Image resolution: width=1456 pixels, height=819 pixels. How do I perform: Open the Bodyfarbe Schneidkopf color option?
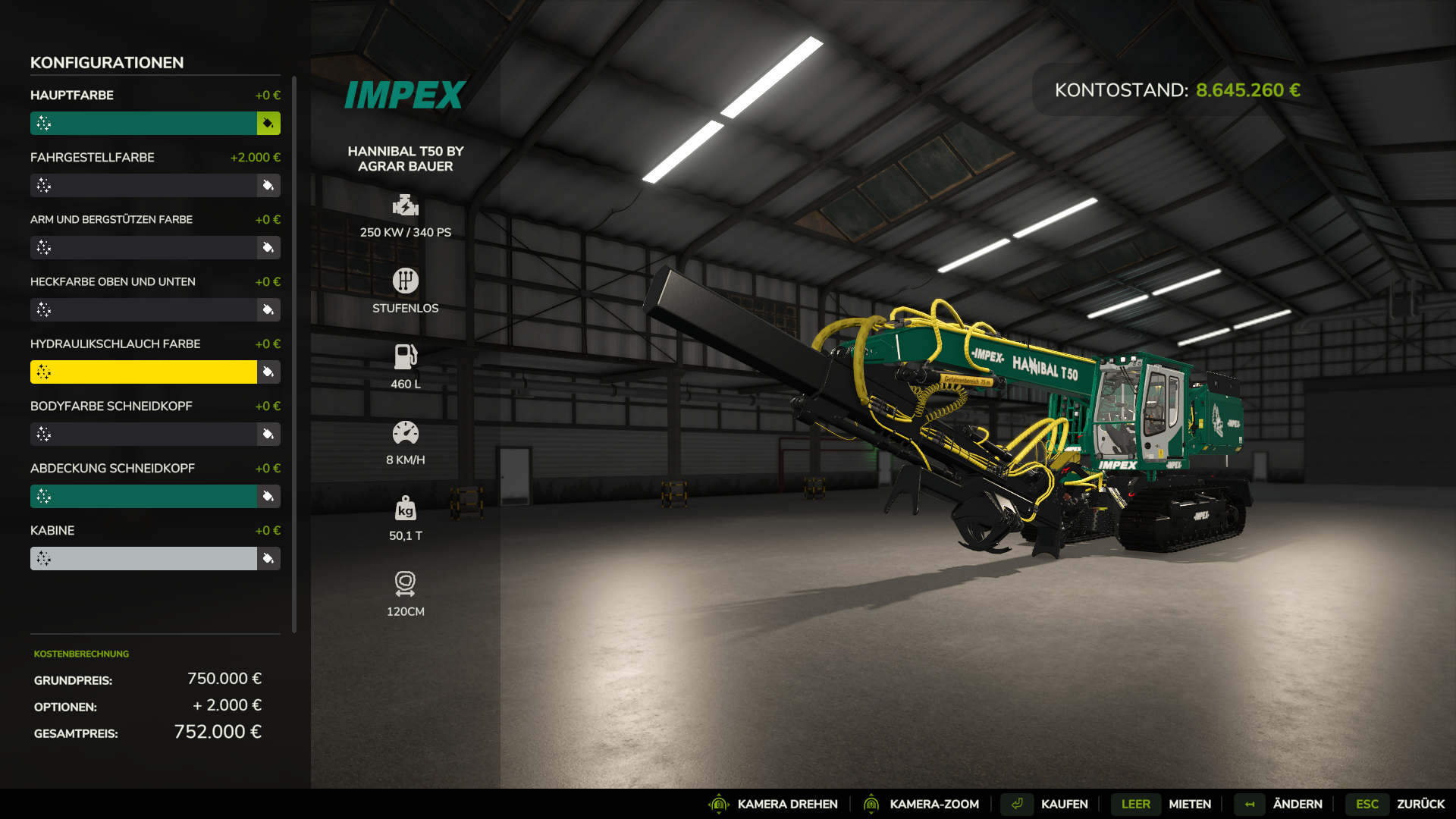click(144, 434)
